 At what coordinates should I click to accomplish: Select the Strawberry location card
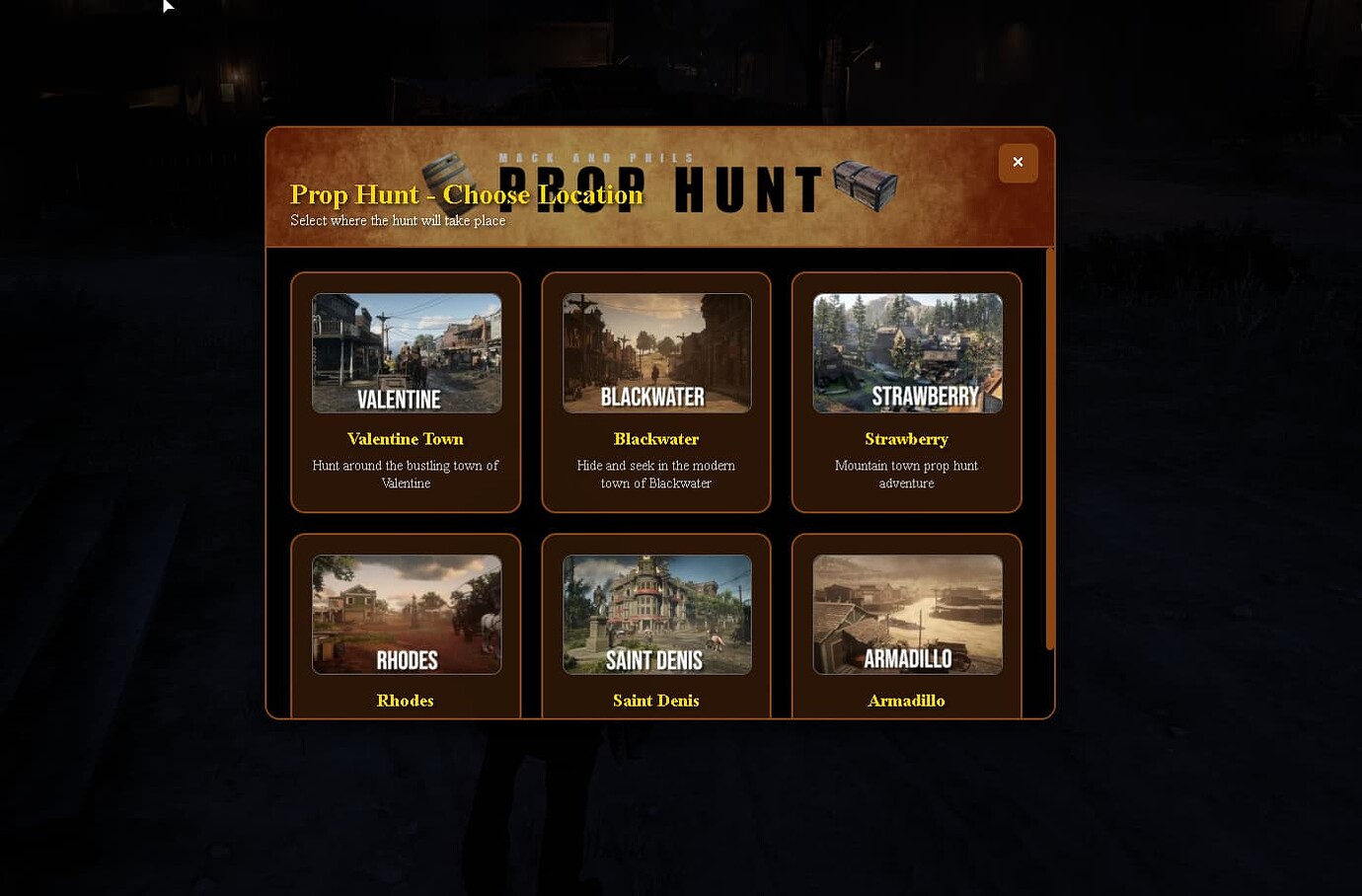pos(906,393)
